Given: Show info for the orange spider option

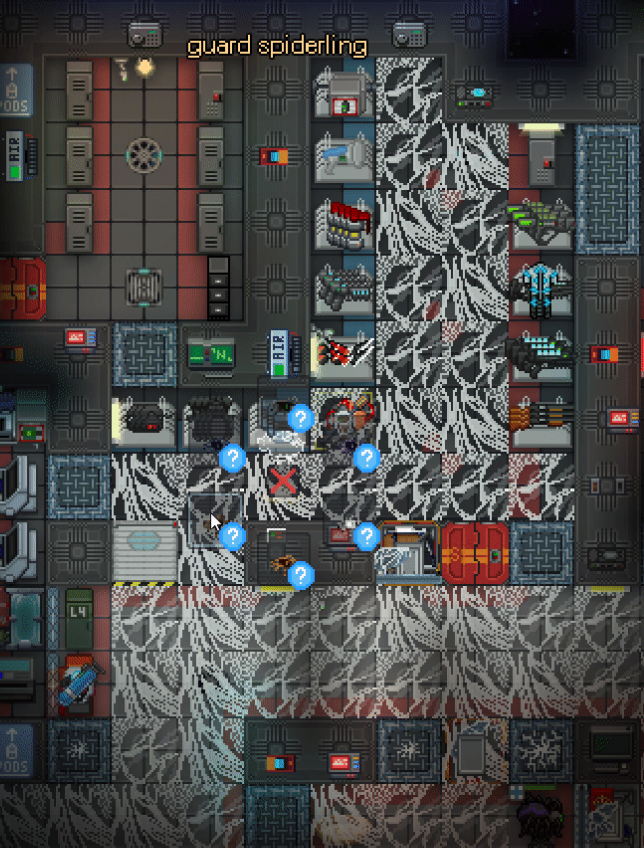Looking at the screenshot, I should [301, 575].
